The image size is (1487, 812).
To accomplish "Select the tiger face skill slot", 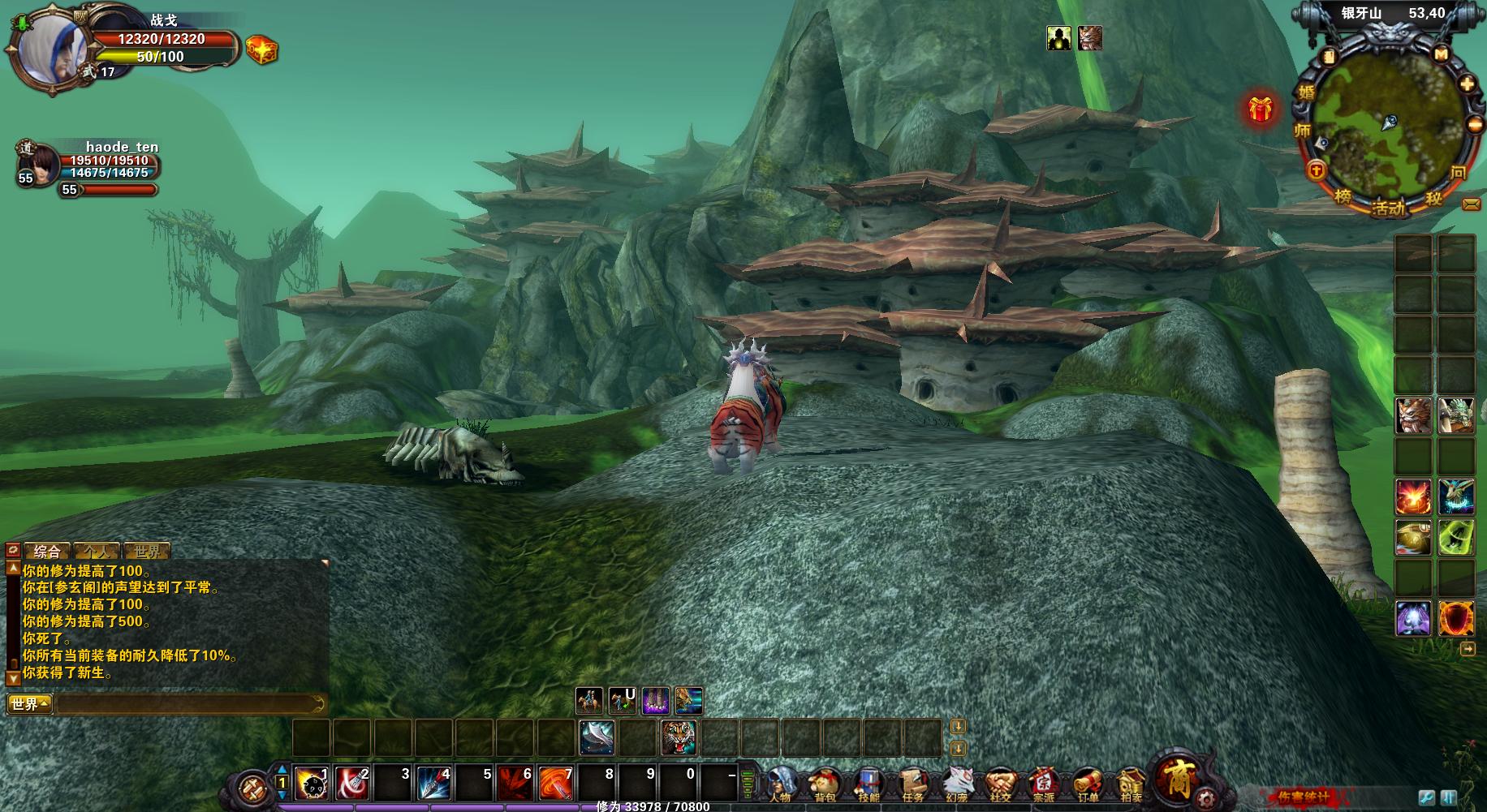I will click(x=678, y=737).
